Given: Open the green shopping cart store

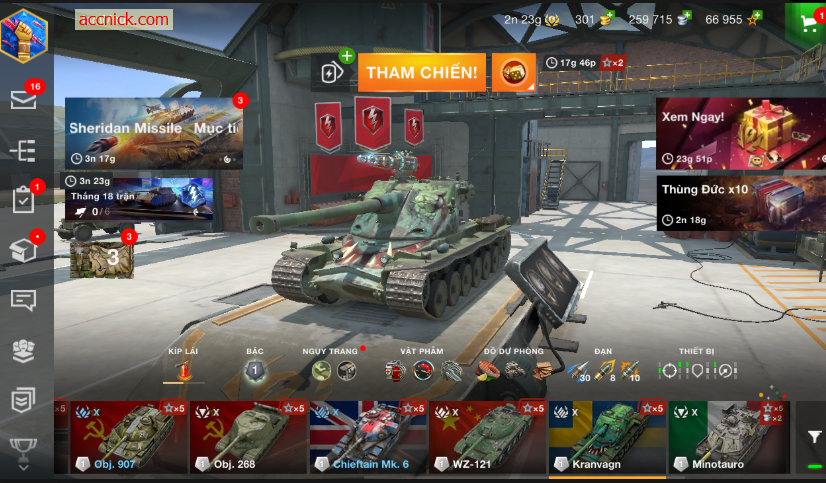Looking at the screenshot, I should click(x=804, y=22).
